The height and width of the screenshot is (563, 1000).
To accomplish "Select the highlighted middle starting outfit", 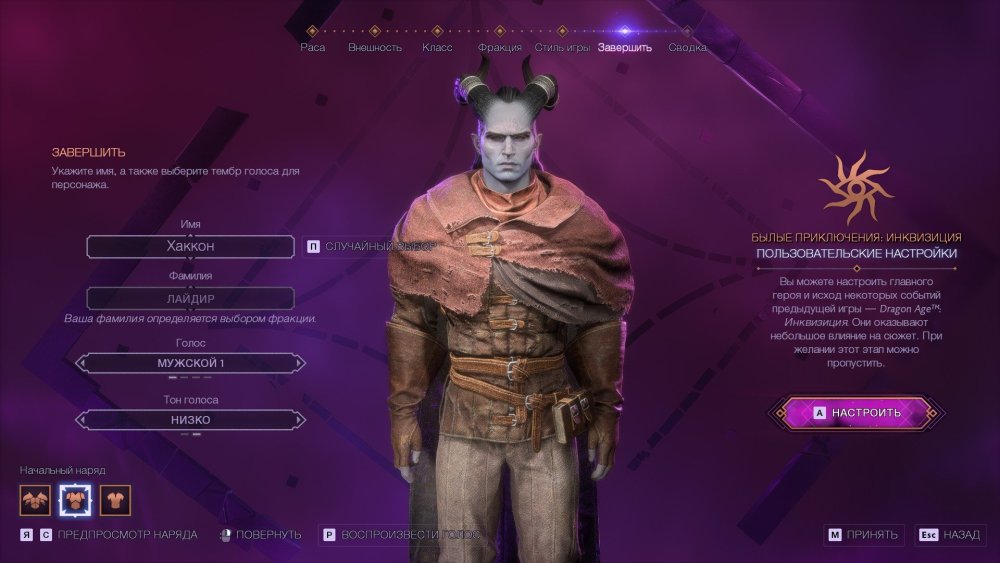I will pyautogui.click(x=75, y=498).
